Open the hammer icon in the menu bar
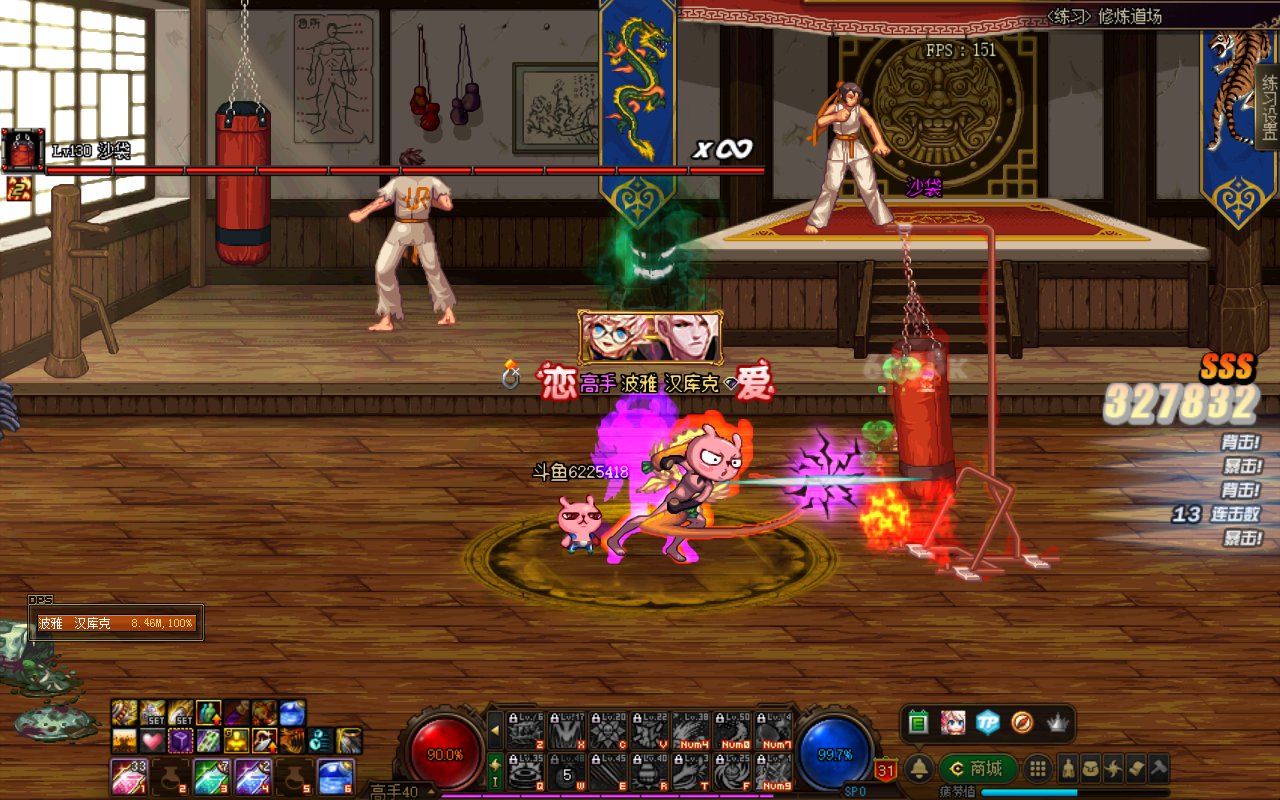The width and height of the screenshot is (1280, 800). 1158,768
